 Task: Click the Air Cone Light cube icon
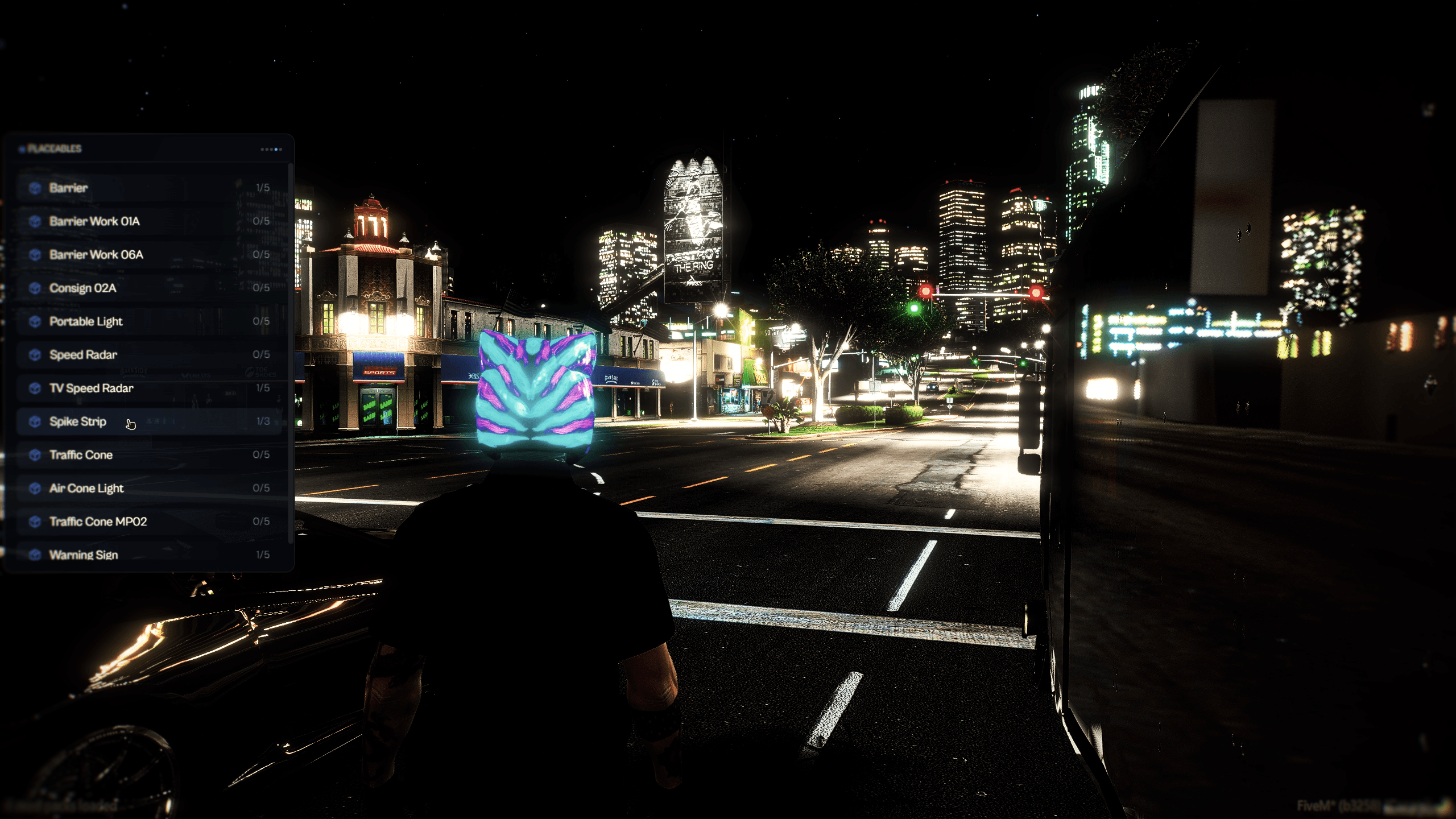coord(35,488)
